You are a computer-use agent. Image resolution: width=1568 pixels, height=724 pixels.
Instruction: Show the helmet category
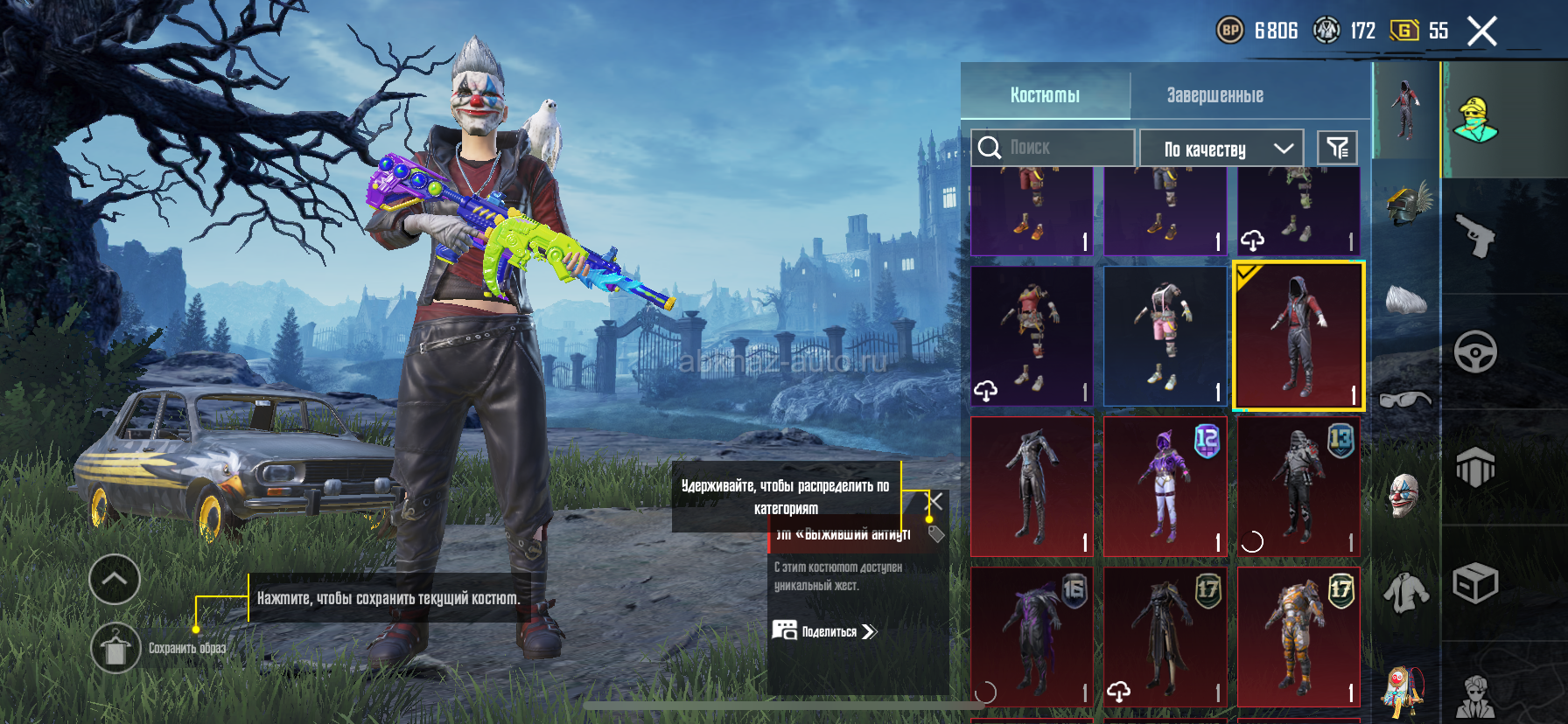click(1406, 203)
